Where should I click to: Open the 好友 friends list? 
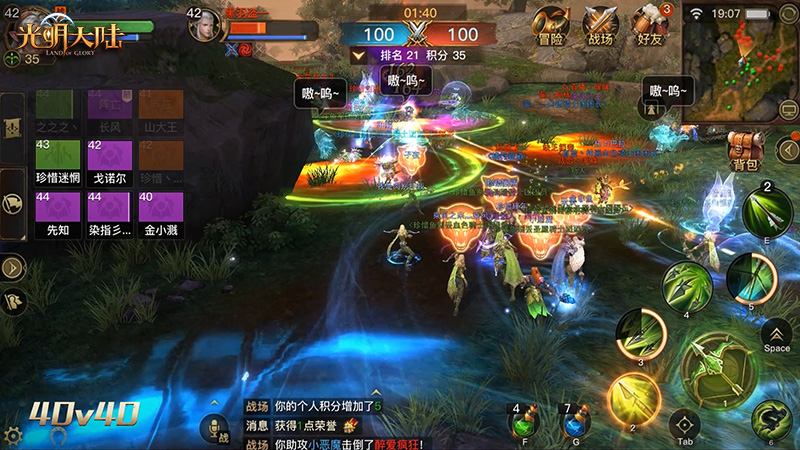point(651,25)
